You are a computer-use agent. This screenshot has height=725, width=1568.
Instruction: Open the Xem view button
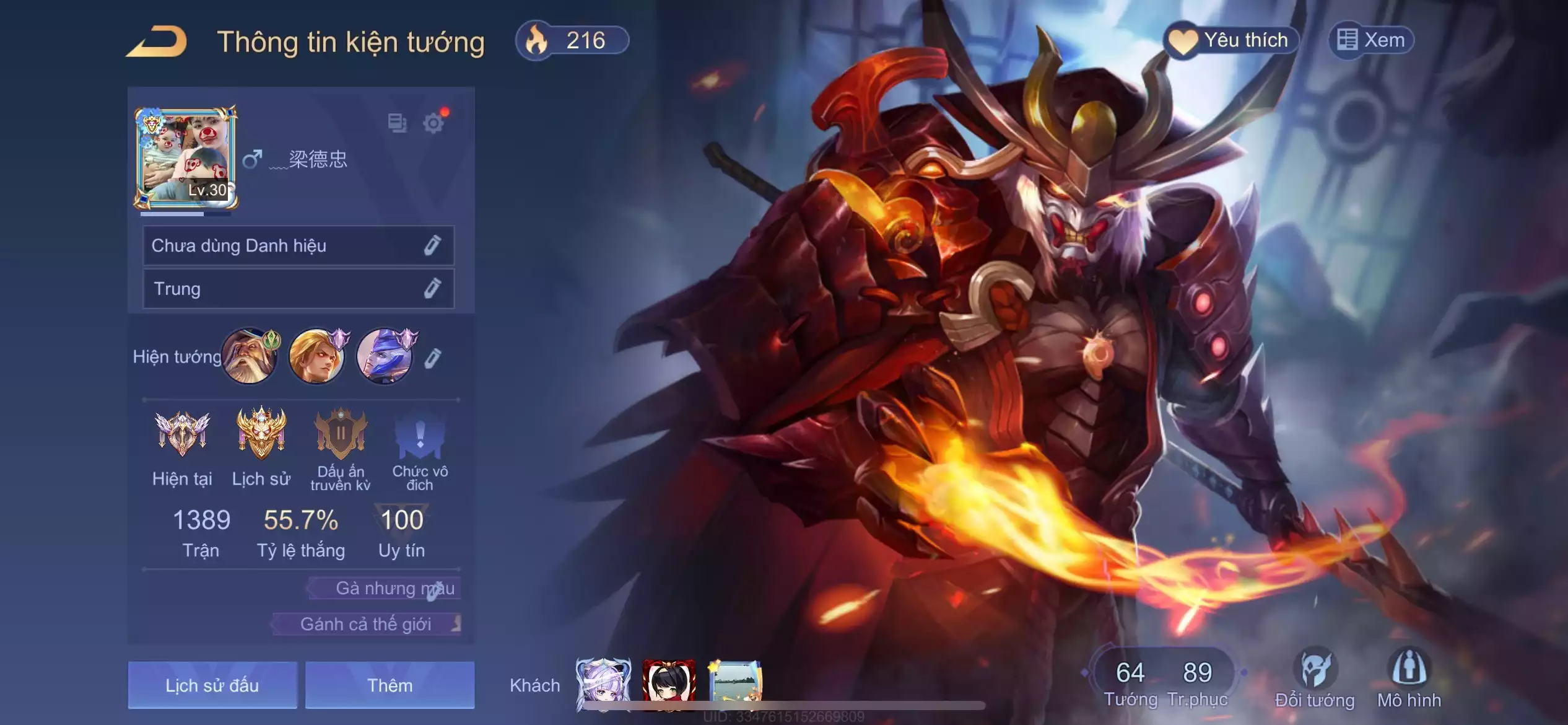pyautogui.click(x=1371, y=41)
